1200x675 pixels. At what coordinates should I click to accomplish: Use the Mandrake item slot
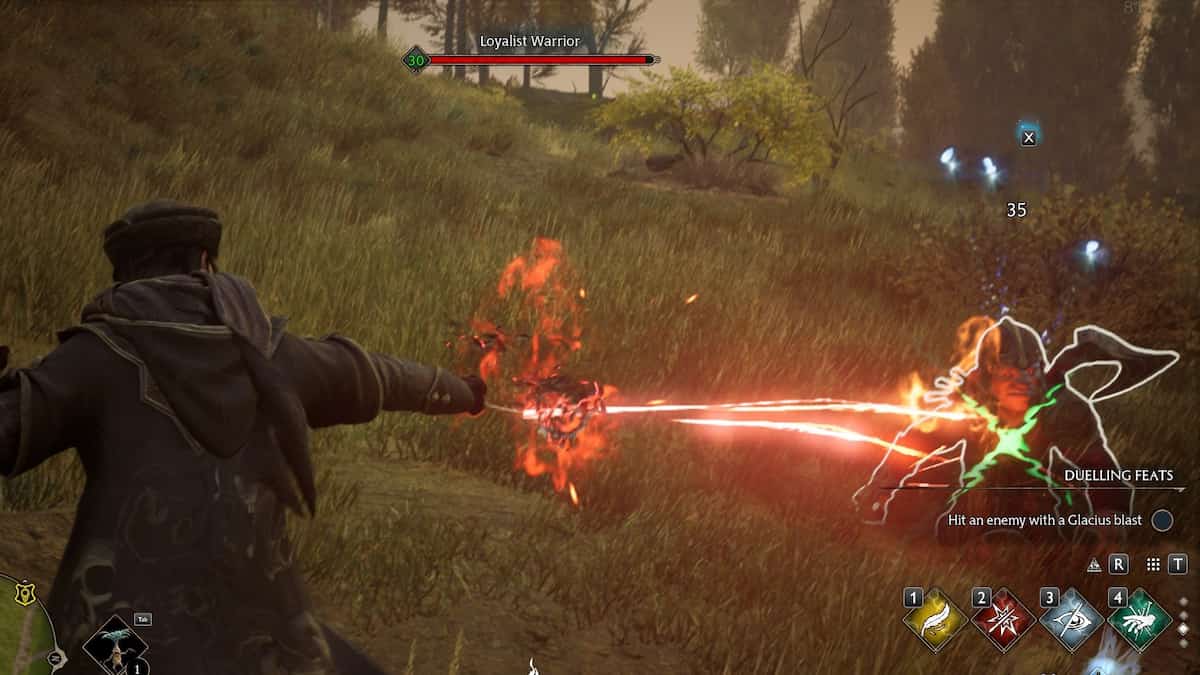115,645
